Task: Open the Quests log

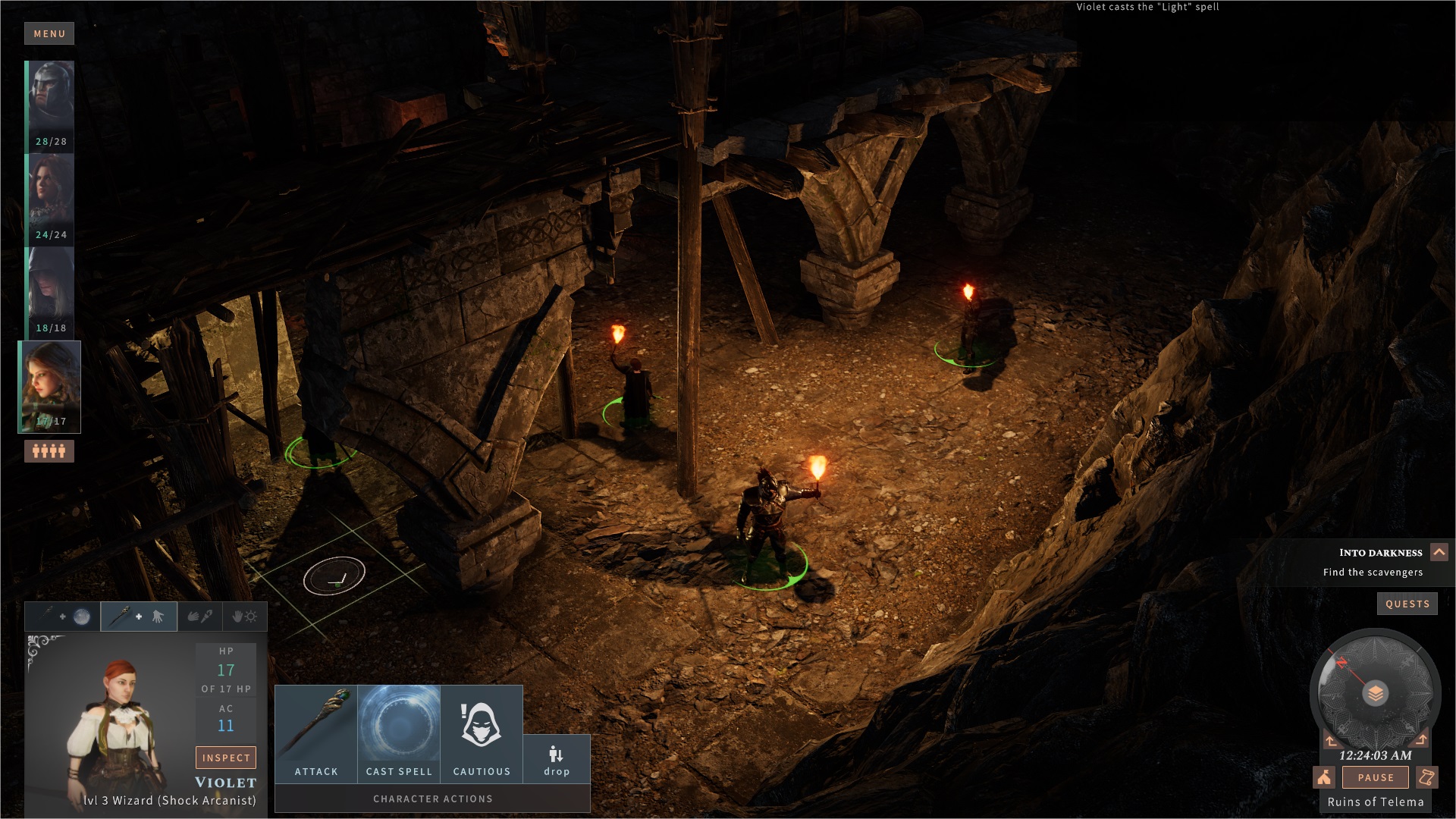Action: (x=1407, y=604)
